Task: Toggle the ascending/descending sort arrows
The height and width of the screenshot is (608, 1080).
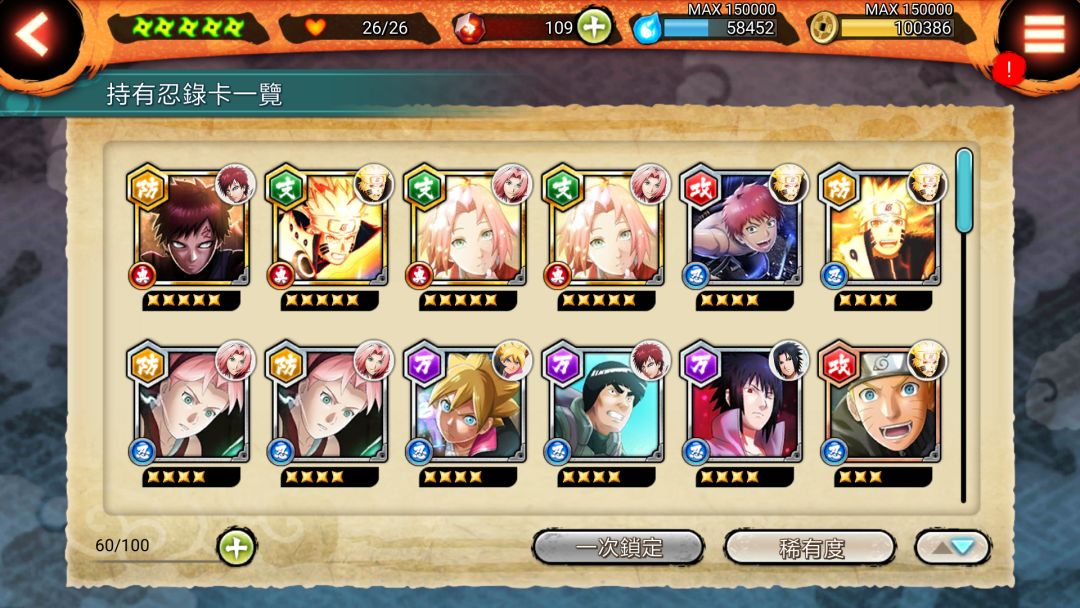Action: coord(952,547)
